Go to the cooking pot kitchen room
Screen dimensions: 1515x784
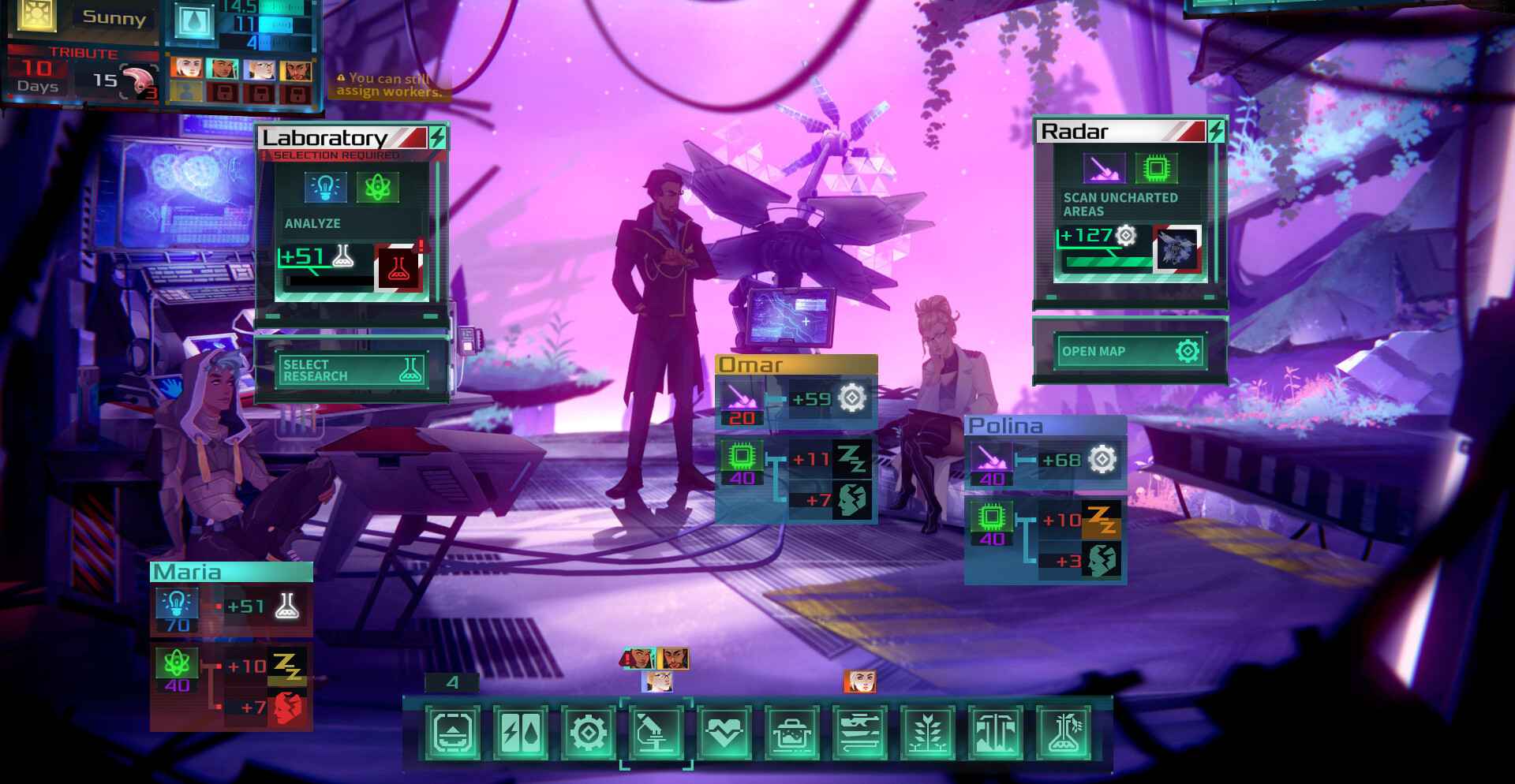(x=792, y=733)
